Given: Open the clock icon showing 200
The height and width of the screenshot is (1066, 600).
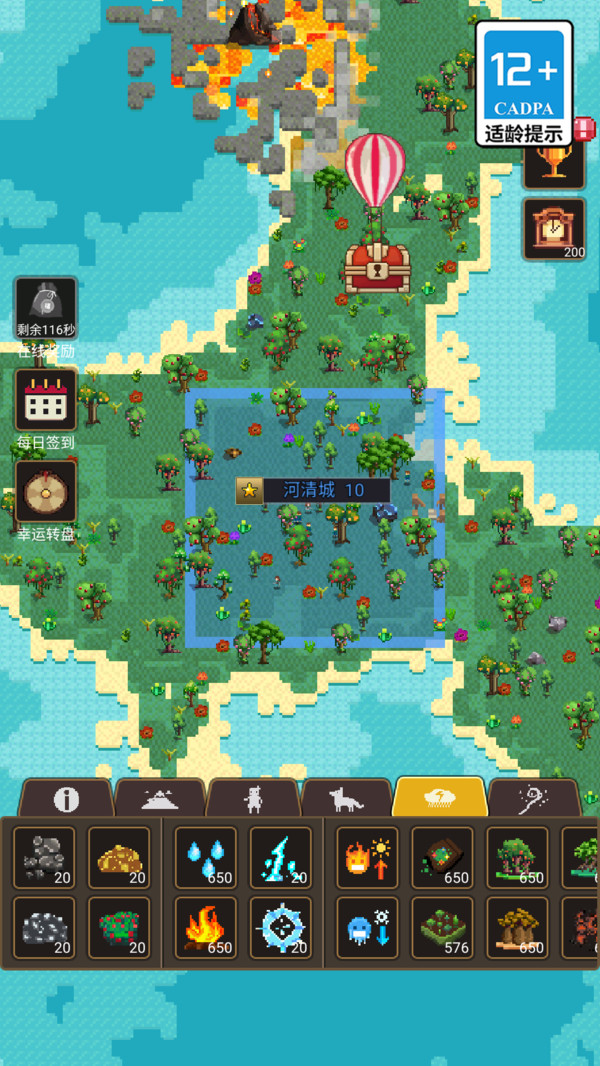Looking at the screenshot, I should [x=553, y=230].
